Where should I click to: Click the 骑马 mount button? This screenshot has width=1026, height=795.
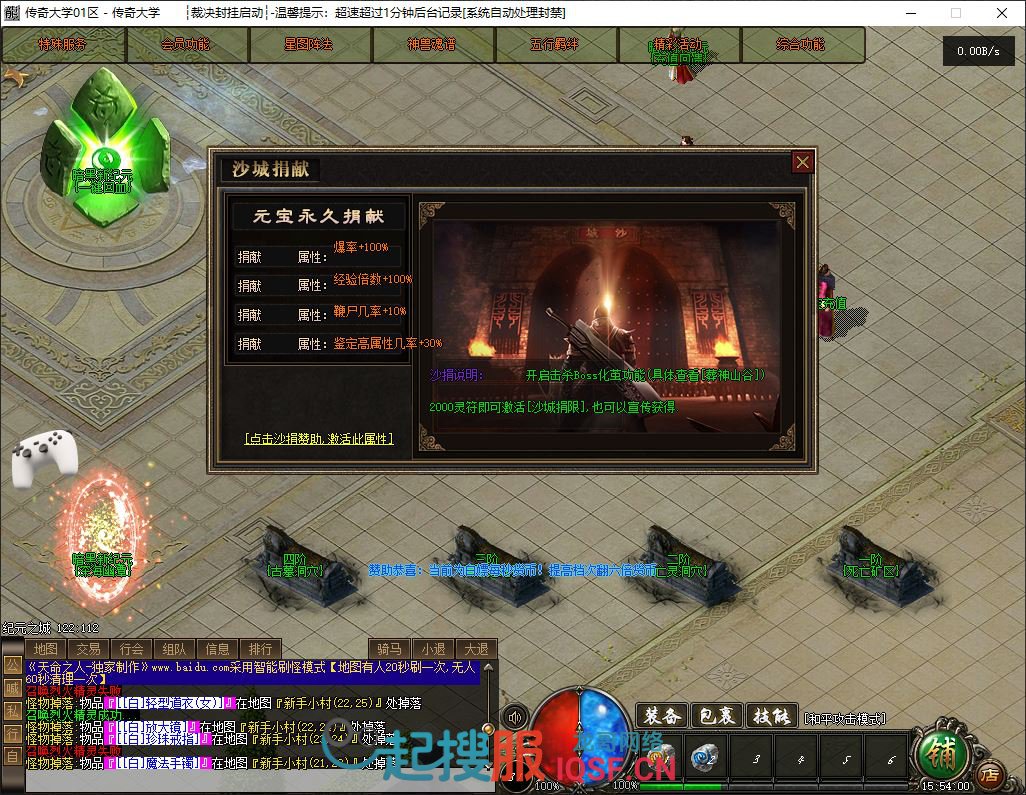[391, 649]
